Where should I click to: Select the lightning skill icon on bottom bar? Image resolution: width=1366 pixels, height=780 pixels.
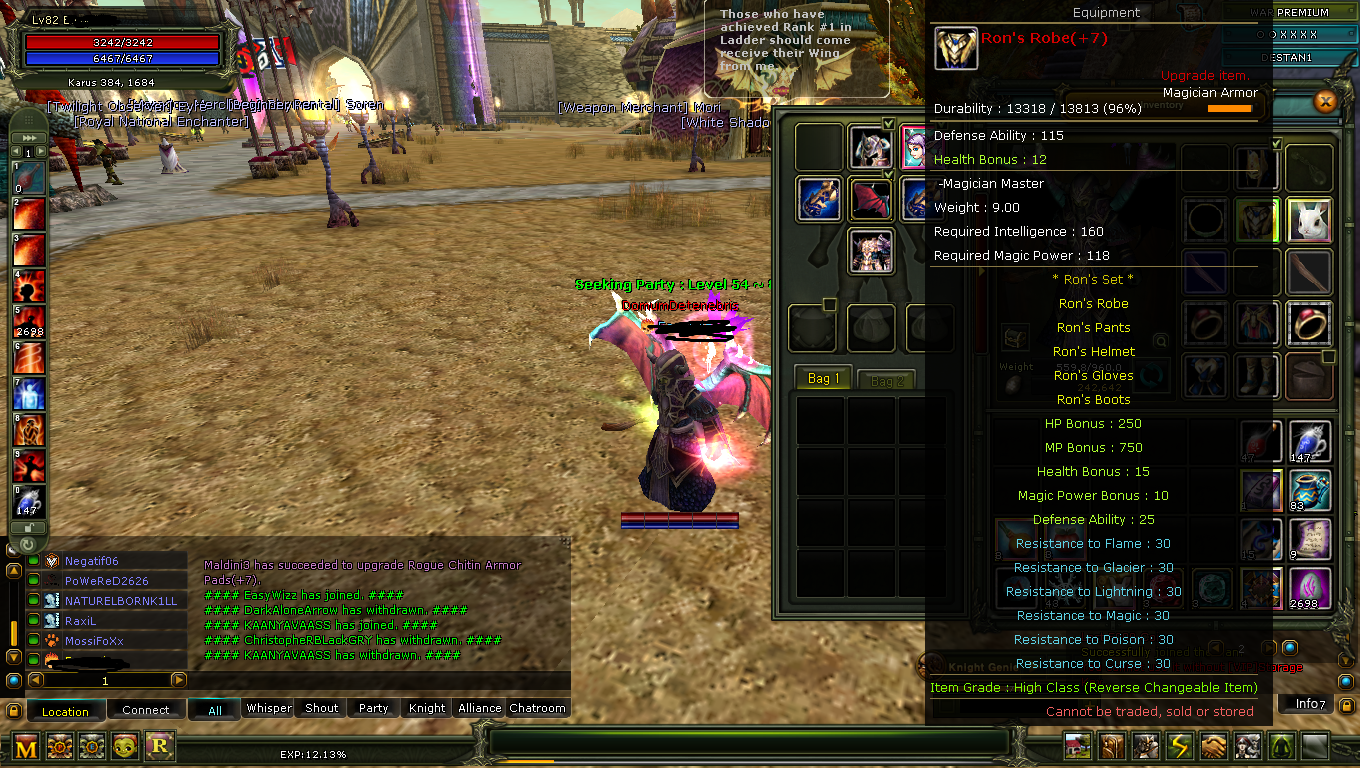pyautogui.click(x=1179, y=746)
